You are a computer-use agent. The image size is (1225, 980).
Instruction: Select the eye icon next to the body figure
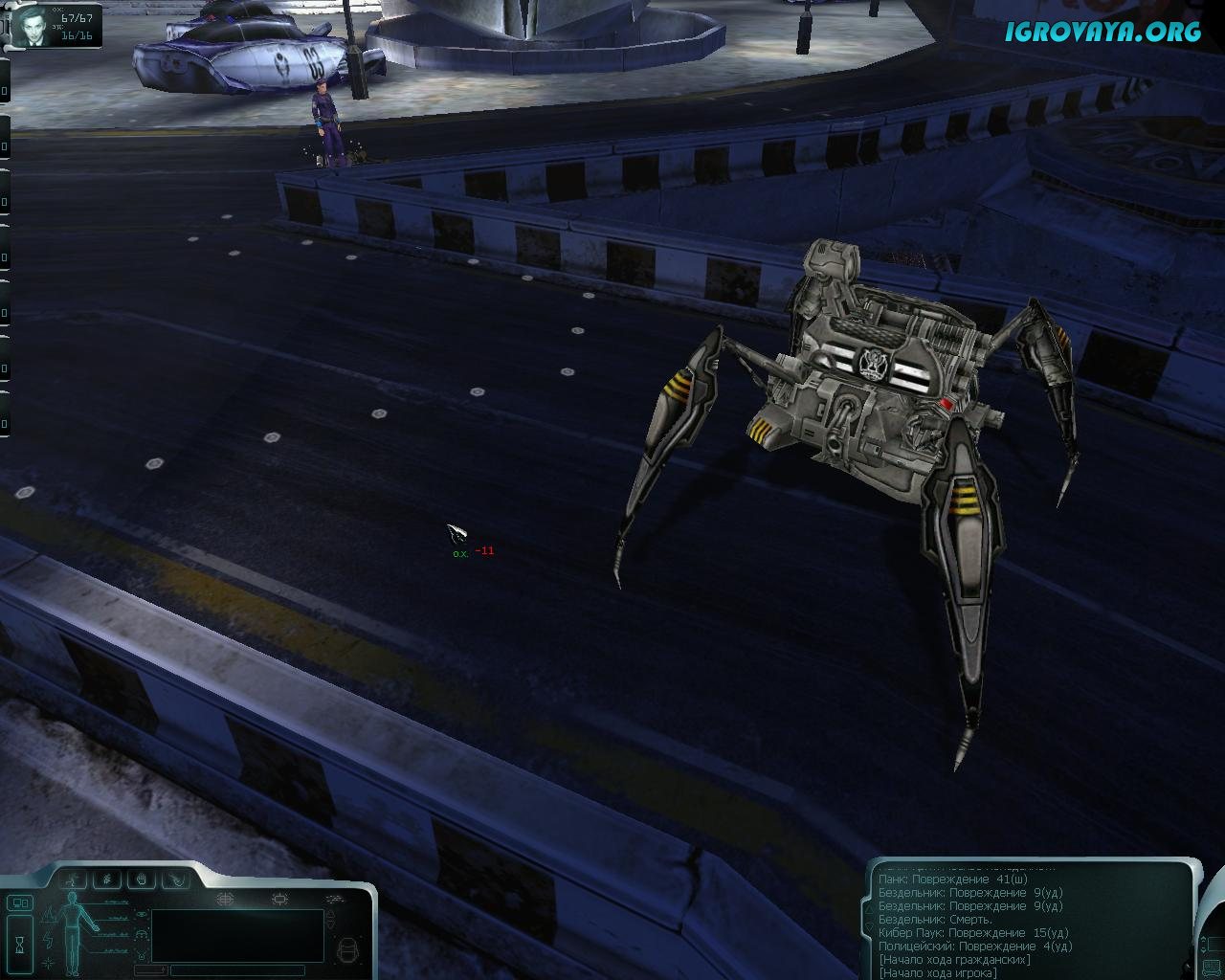pyautogui.click(x=141, y=915)
